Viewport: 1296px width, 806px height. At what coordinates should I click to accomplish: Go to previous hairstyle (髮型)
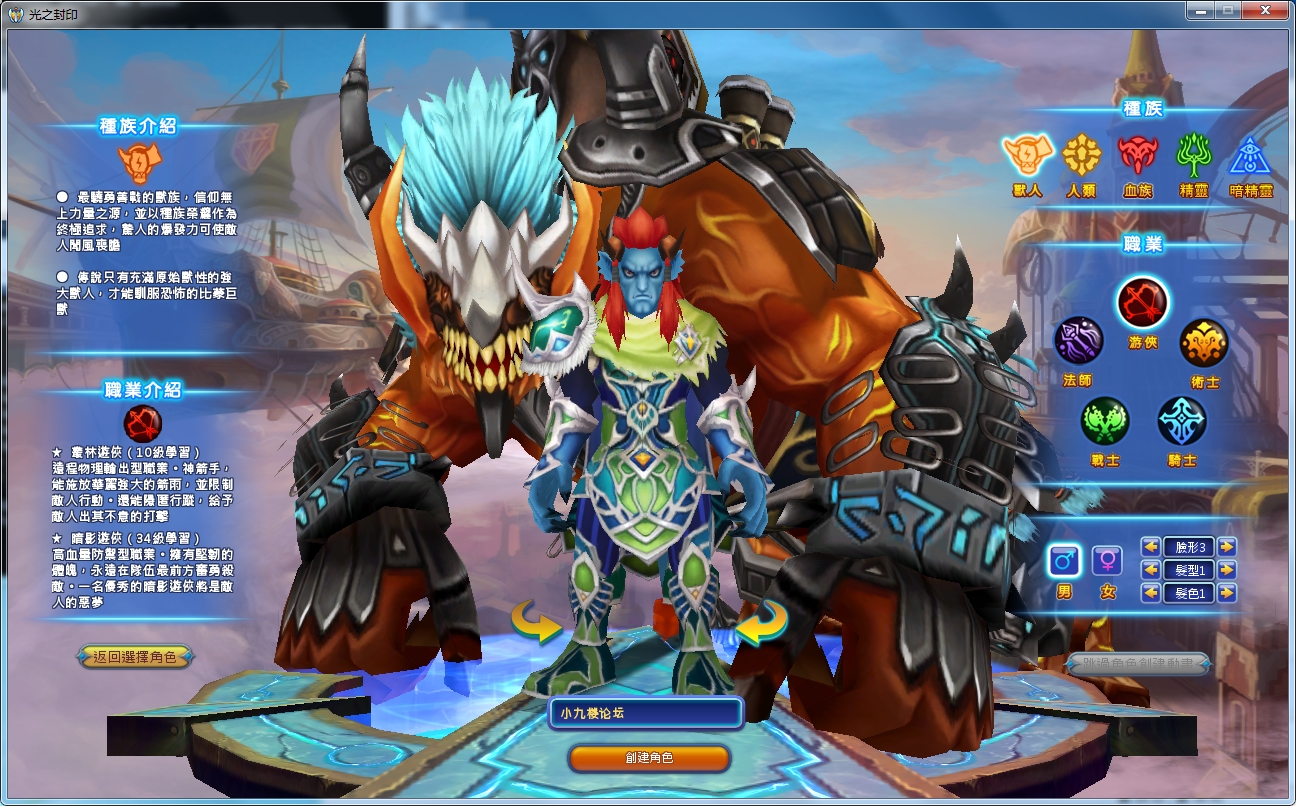(1151, 570)
